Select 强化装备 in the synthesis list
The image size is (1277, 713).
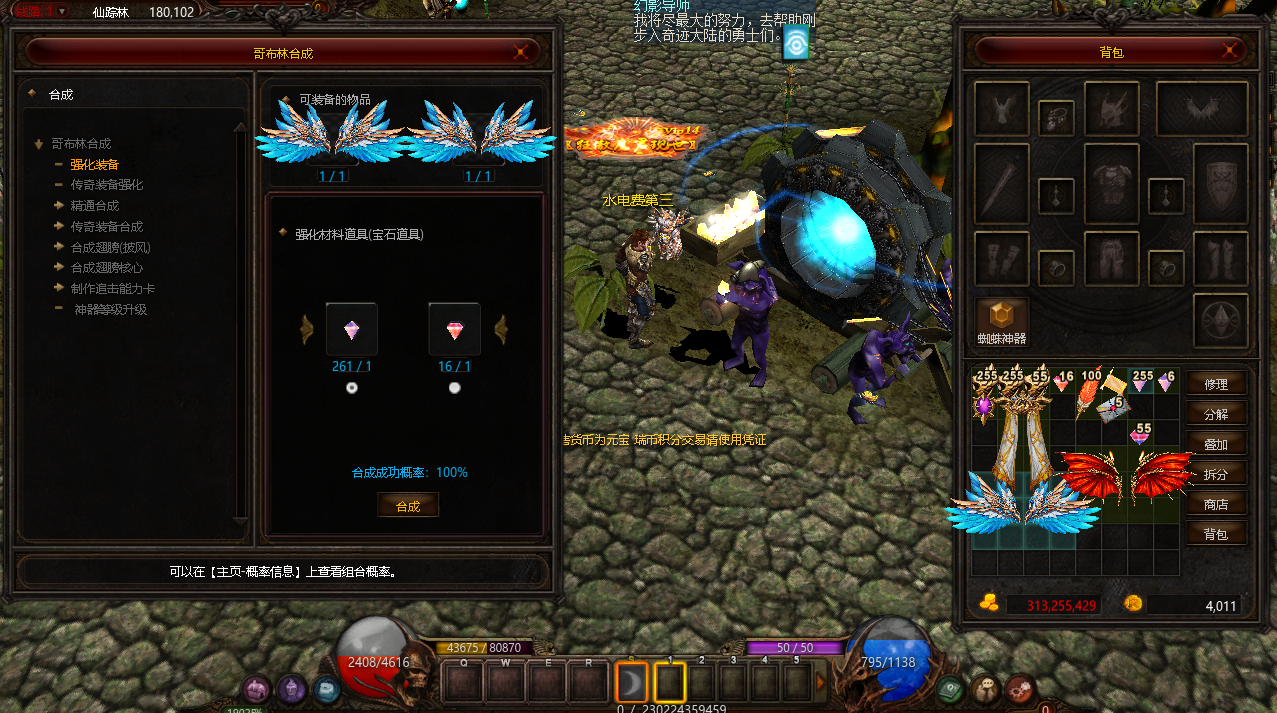pos(95,164)
